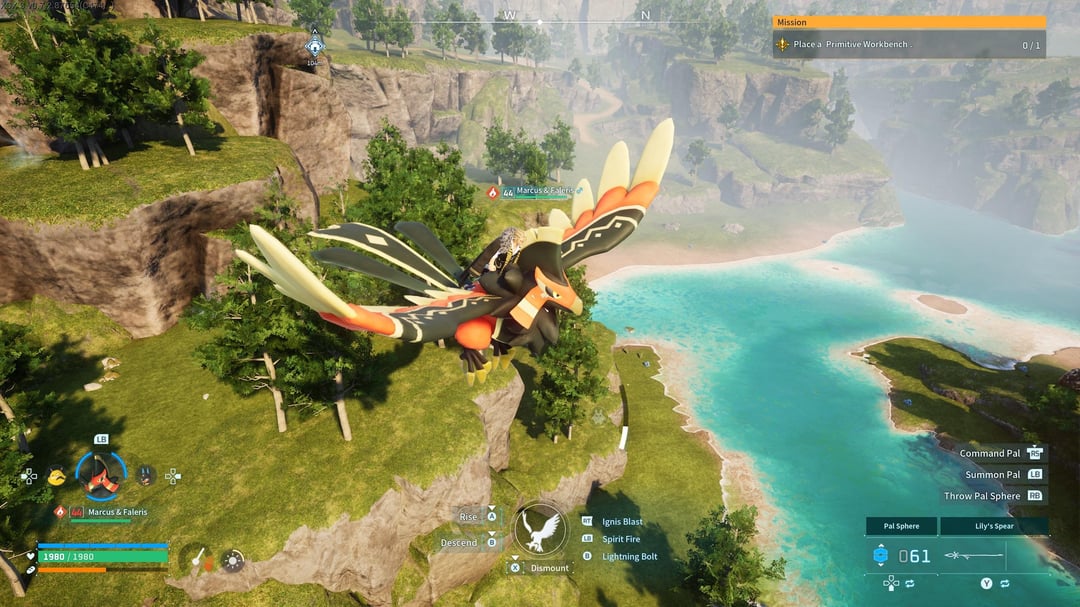Select the Pal Sphere slot label

[x=900, y=526]
